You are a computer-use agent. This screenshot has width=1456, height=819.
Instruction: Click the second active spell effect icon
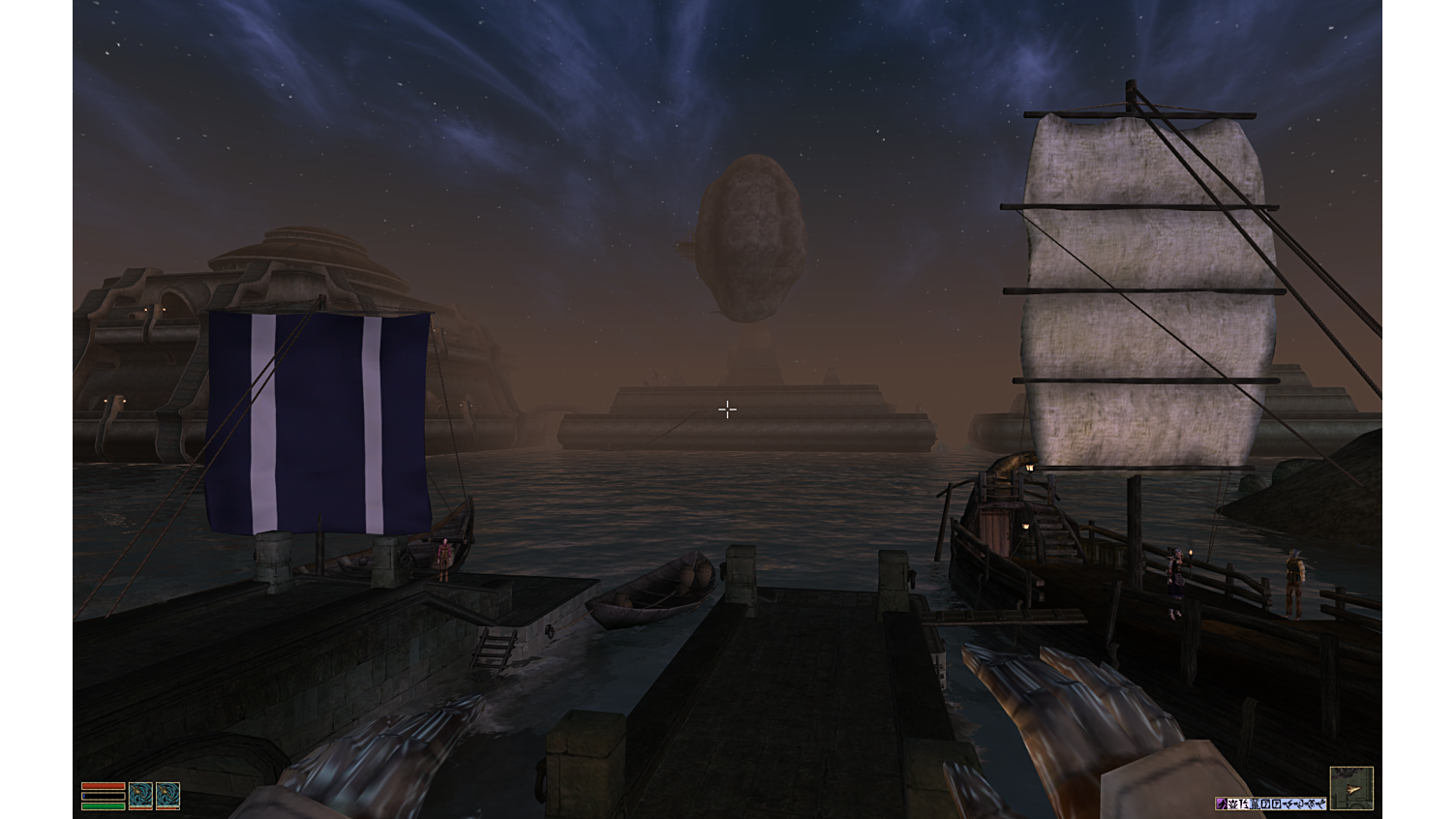point(1231,804)
